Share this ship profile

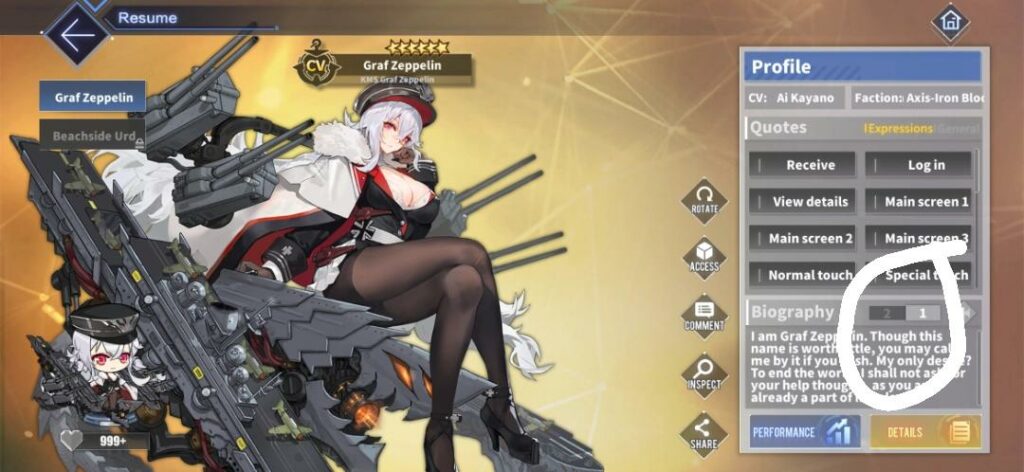pos(705,431)
